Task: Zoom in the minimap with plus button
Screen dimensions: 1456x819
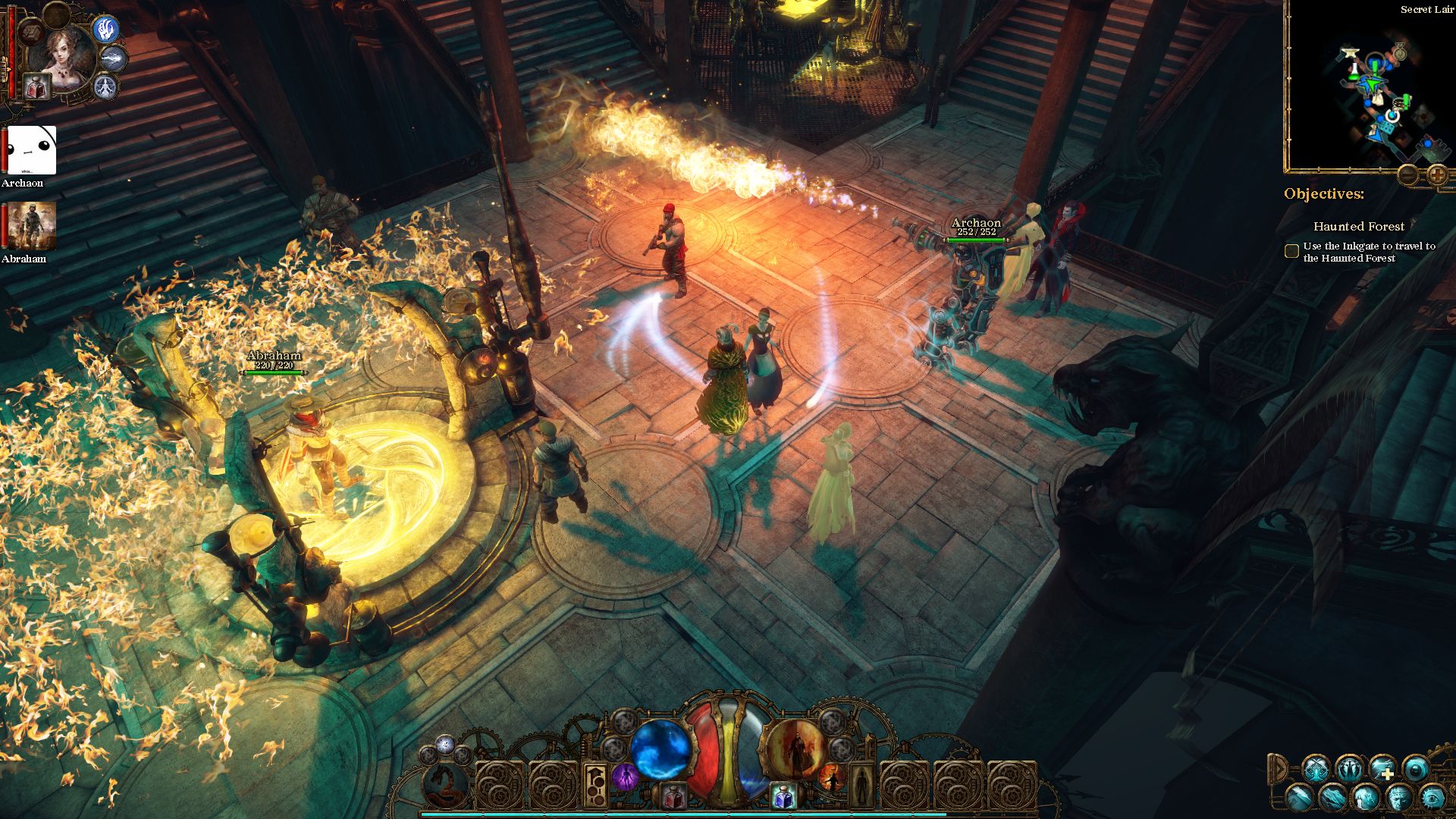Action: tap(1437, 175)
